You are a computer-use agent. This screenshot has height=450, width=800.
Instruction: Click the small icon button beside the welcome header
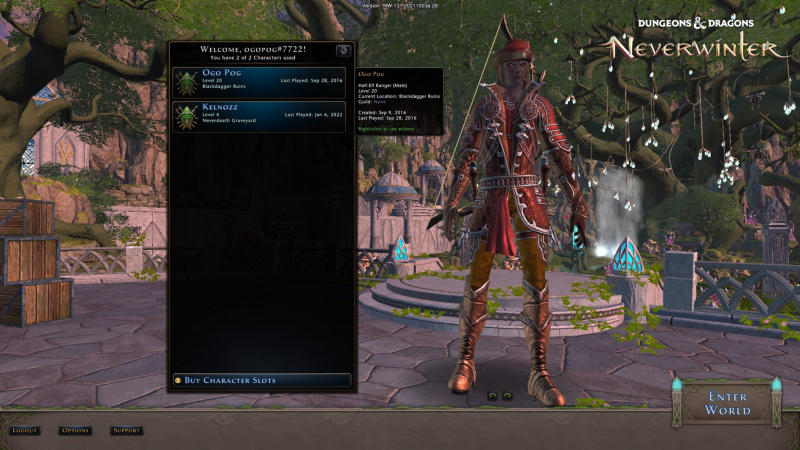click(x=343, y=50)
